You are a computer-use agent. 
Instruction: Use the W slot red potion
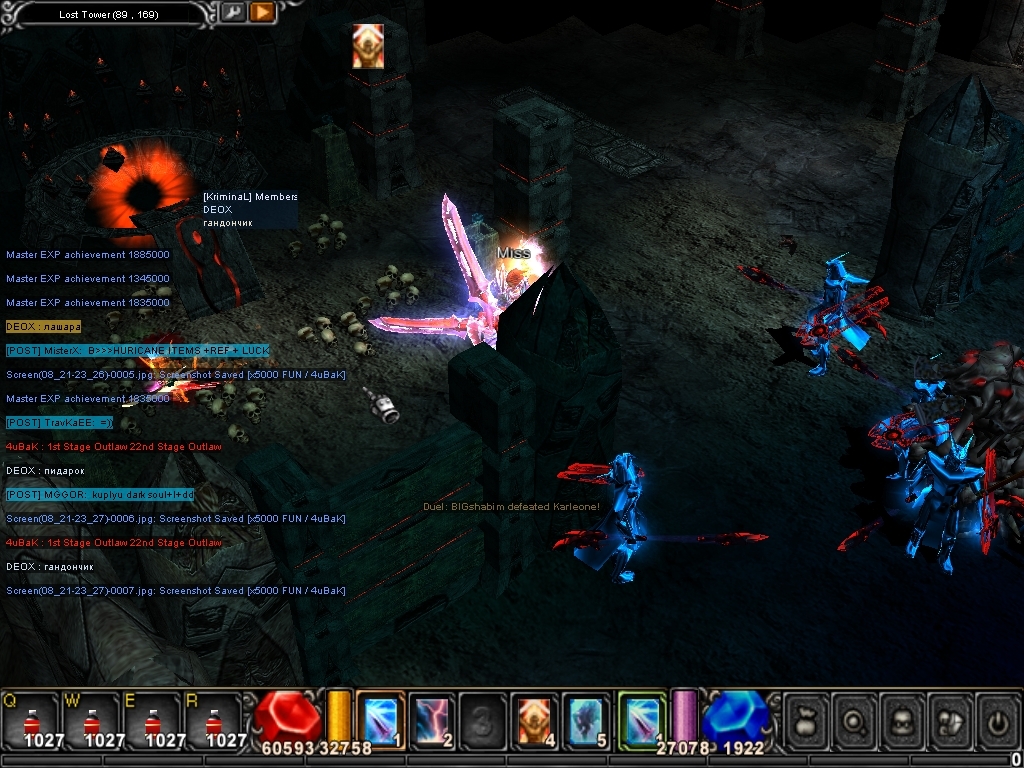[x=91, y=720]
